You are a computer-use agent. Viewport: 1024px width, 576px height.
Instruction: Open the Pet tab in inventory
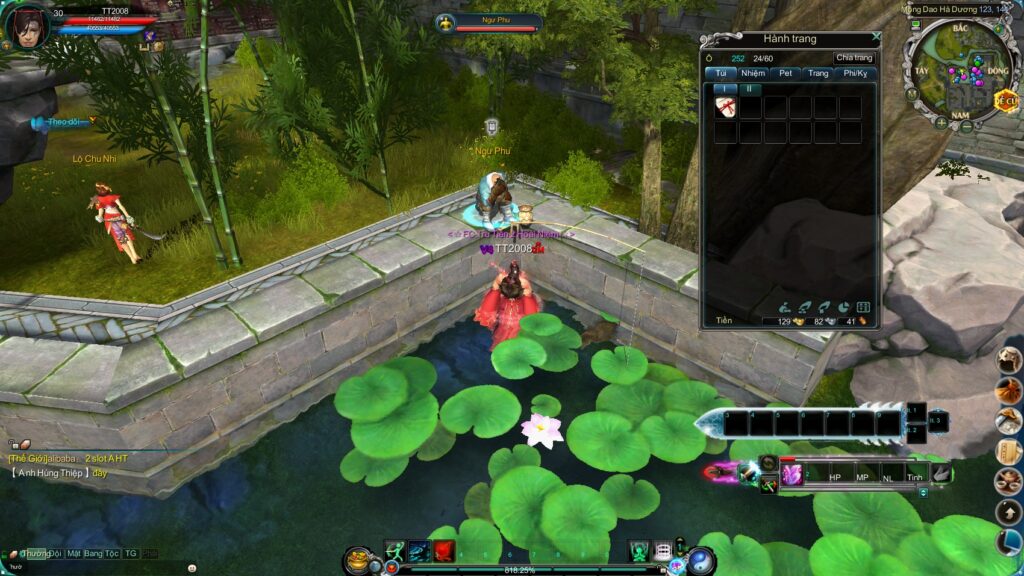(x=786, y=73)
